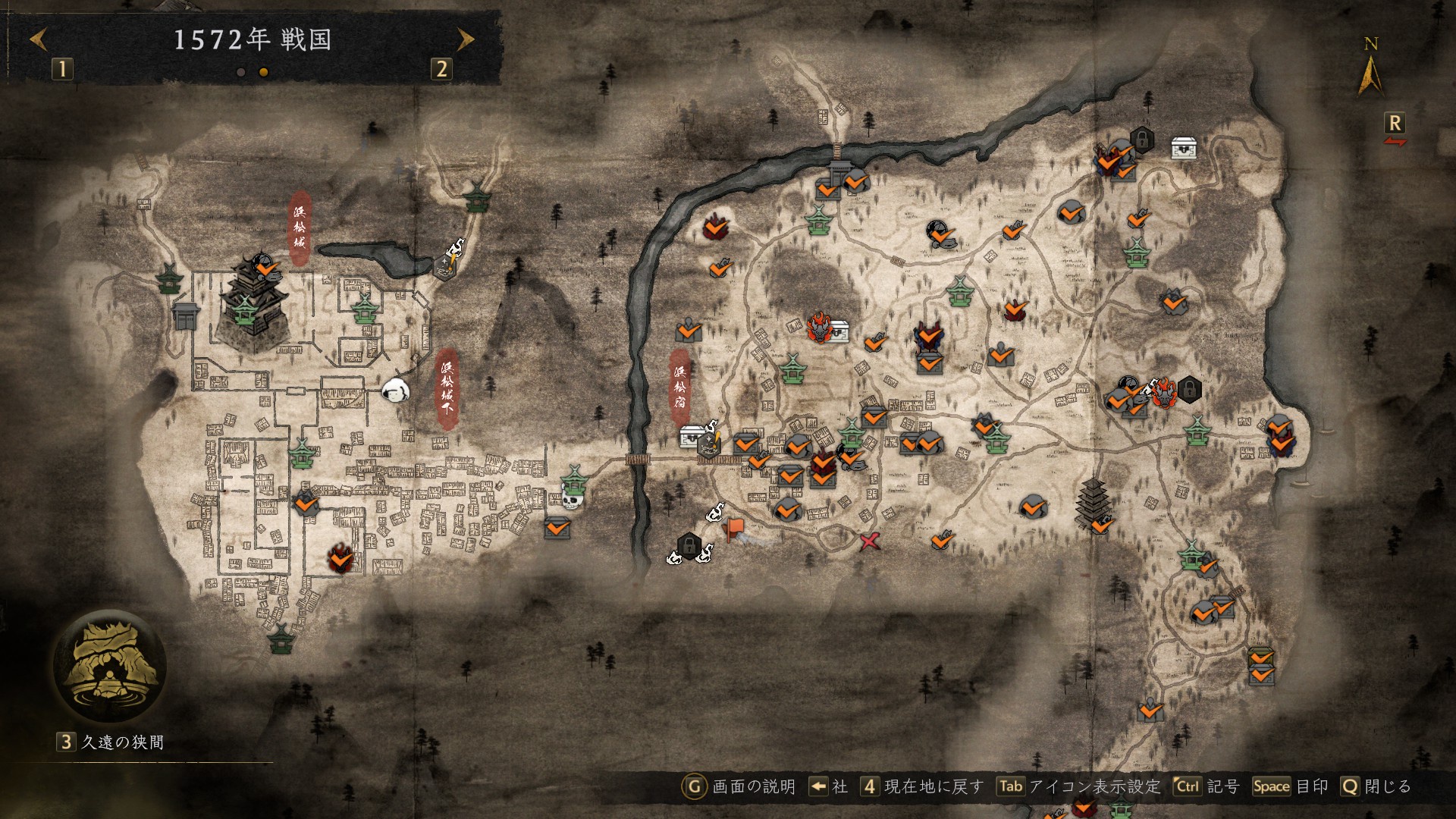This screenshot has width=1456, height=819.
Task: Select the white round creature map marker
Action: (x=395, y=391)
